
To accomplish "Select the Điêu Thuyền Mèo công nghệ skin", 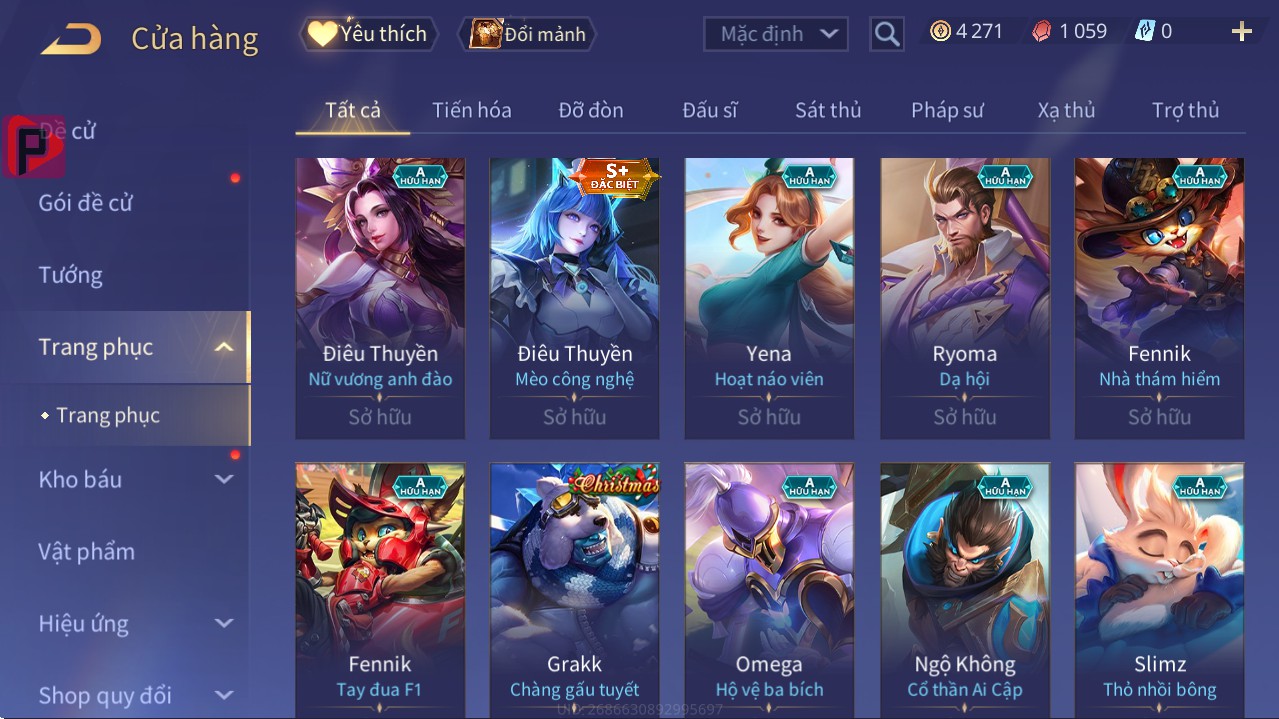I will click(575, 298).
